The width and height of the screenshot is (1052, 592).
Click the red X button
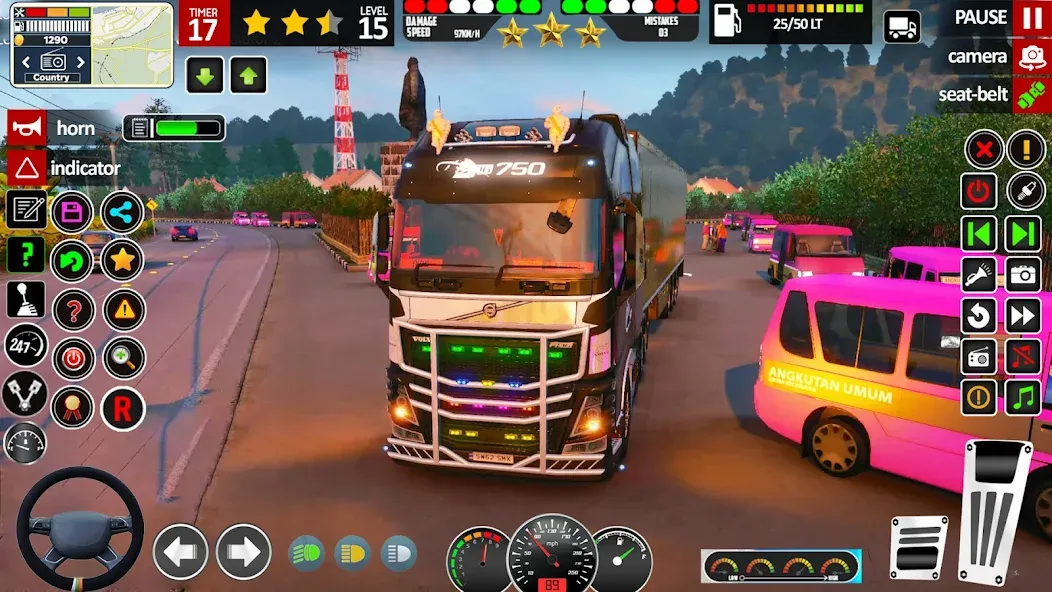[x=983, y=150]
